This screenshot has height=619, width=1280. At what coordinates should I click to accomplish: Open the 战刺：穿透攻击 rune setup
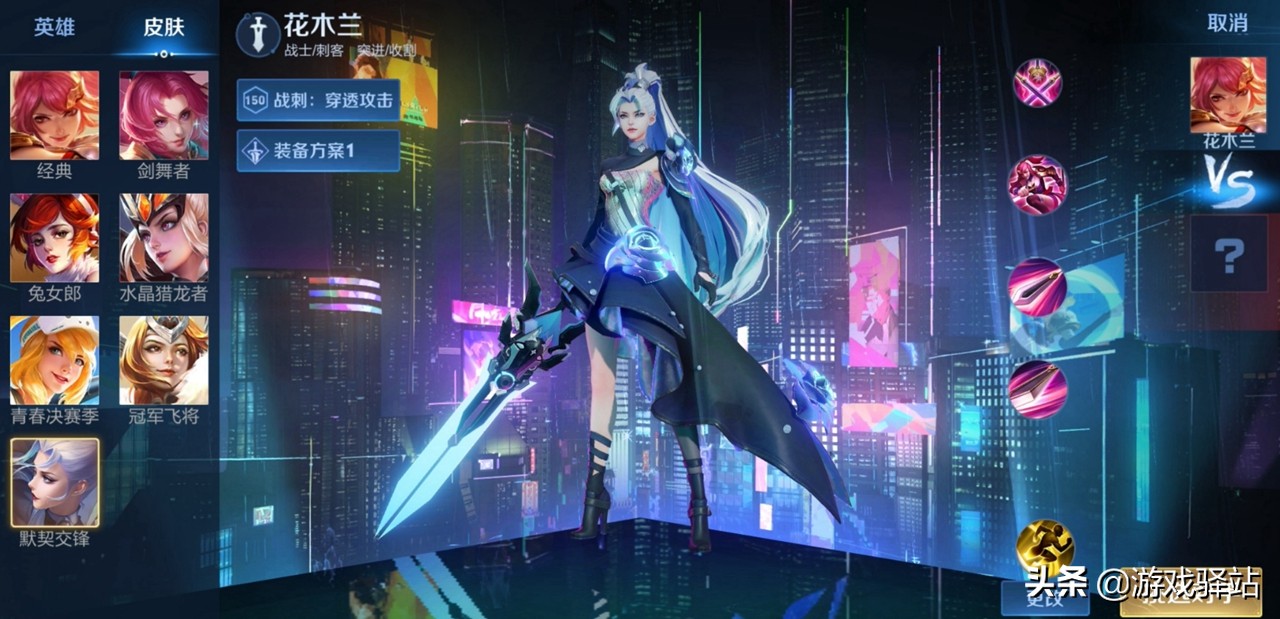point(318,100)
